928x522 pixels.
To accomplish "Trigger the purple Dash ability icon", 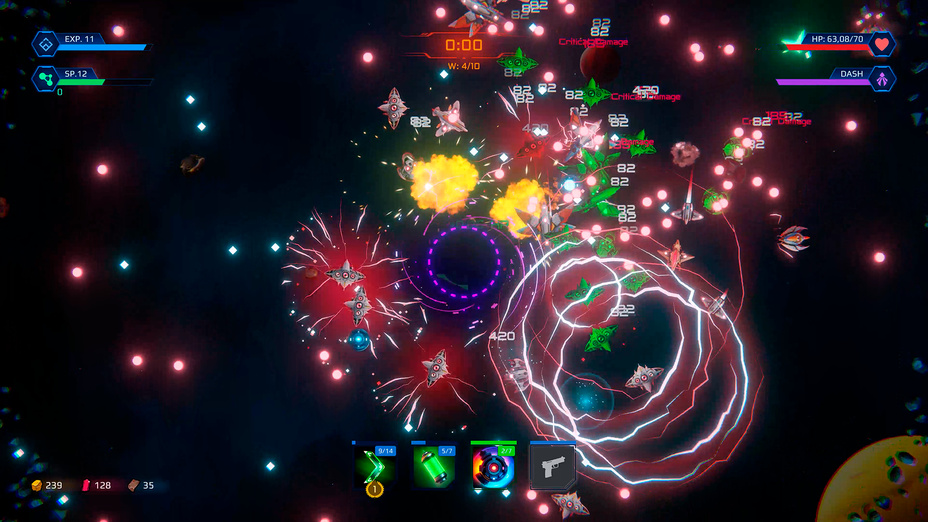I will (881, 78).
